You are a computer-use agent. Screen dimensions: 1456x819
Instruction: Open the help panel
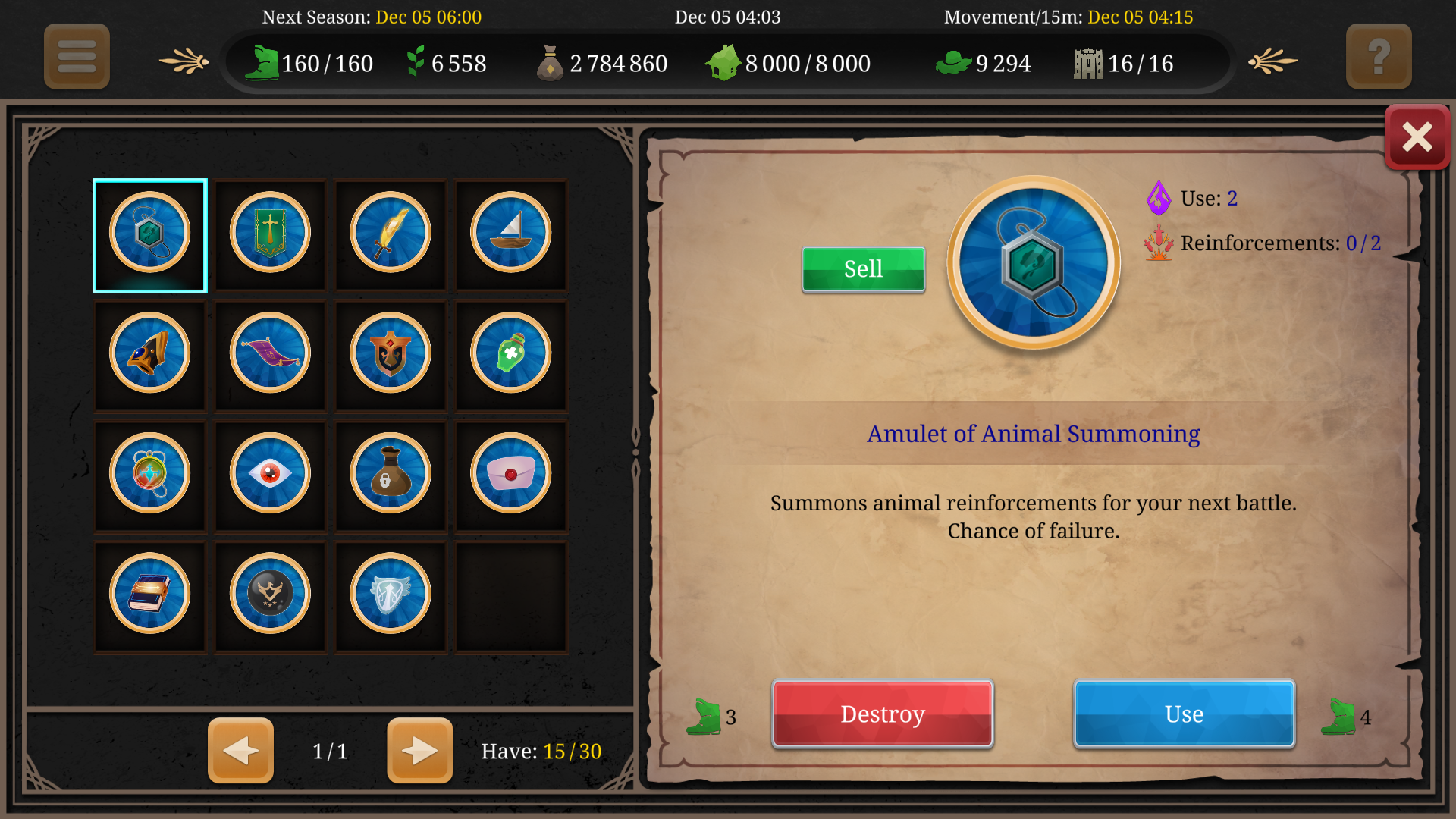(x=1379, y=56)
